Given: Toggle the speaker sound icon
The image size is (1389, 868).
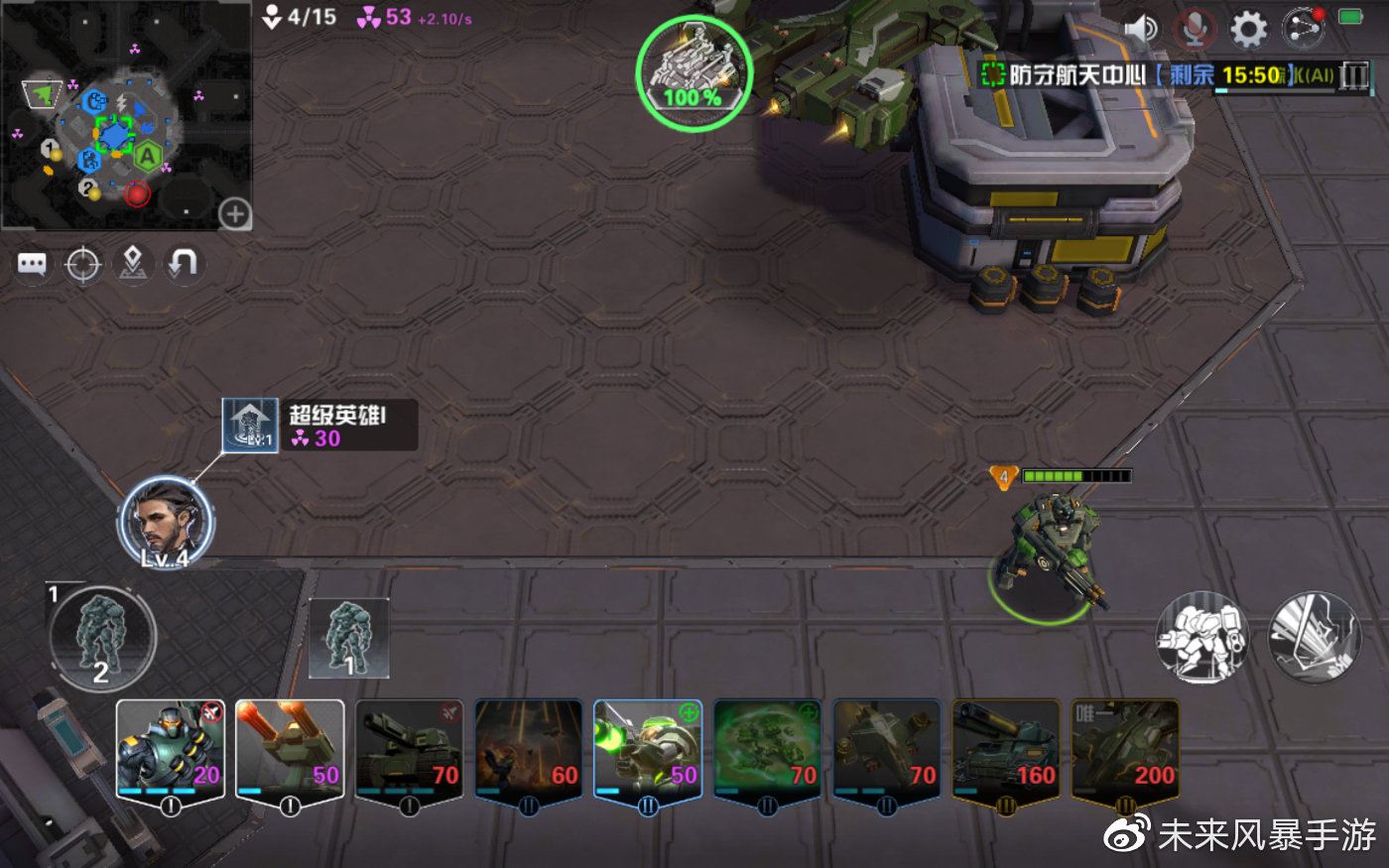Looking at the screenshot, I should (1141, 28).
